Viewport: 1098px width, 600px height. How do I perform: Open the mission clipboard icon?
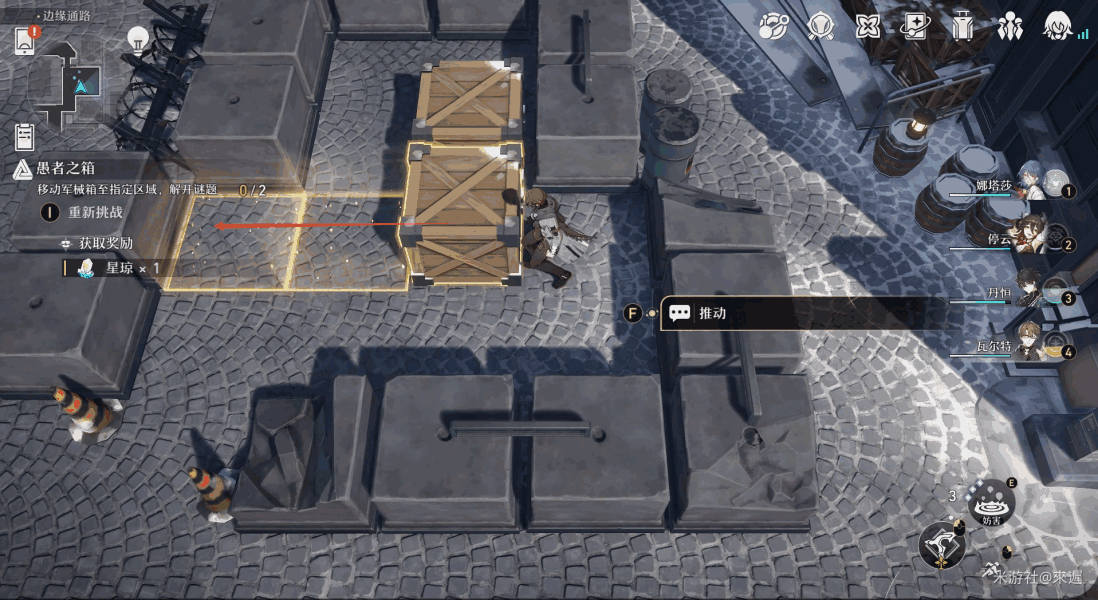(x=25, y=136)
